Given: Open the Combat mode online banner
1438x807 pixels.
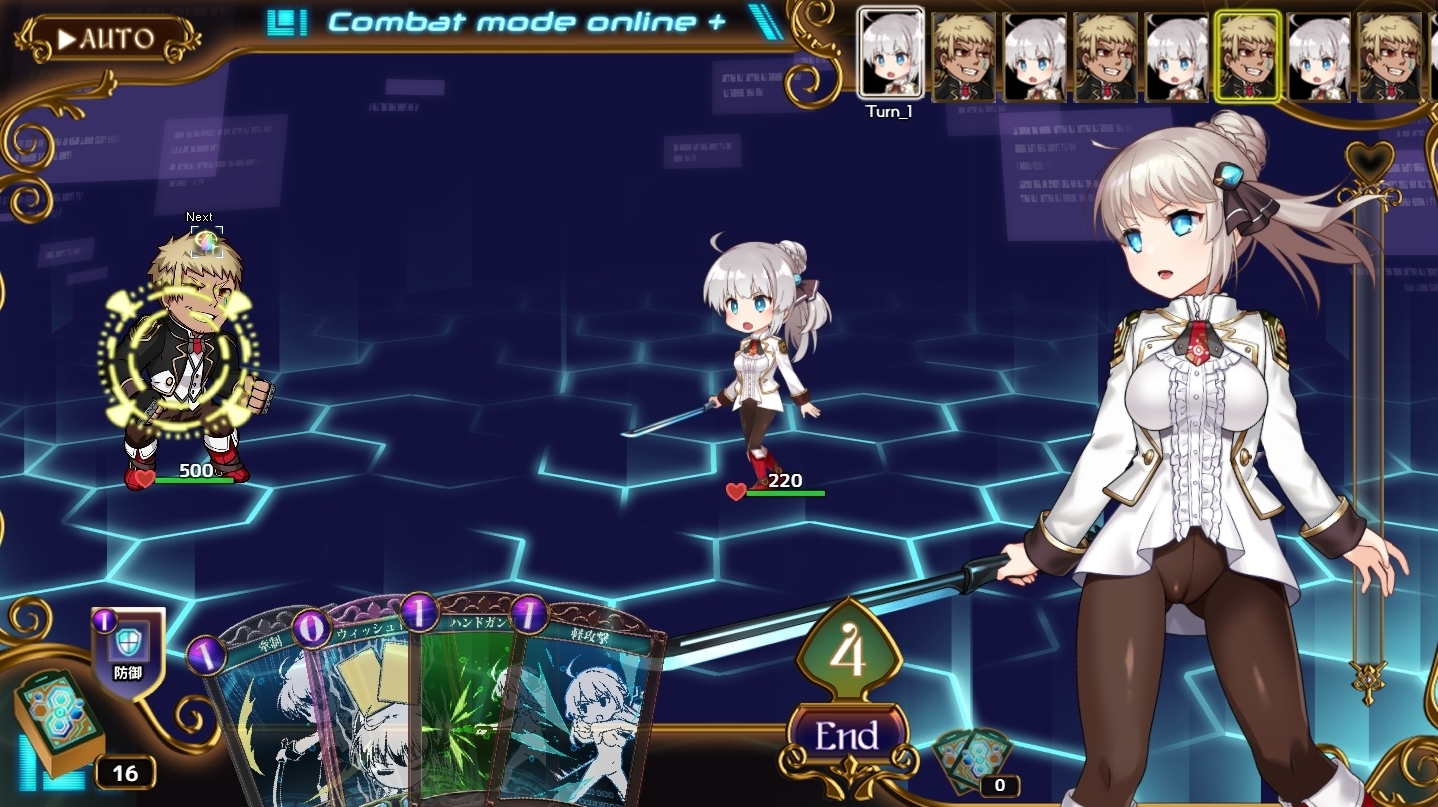Looking at the screenshot, I should click(525, 21).
